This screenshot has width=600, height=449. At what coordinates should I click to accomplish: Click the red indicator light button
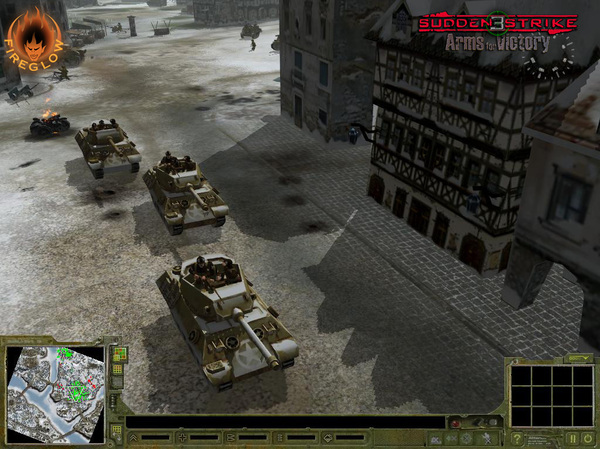454,423
